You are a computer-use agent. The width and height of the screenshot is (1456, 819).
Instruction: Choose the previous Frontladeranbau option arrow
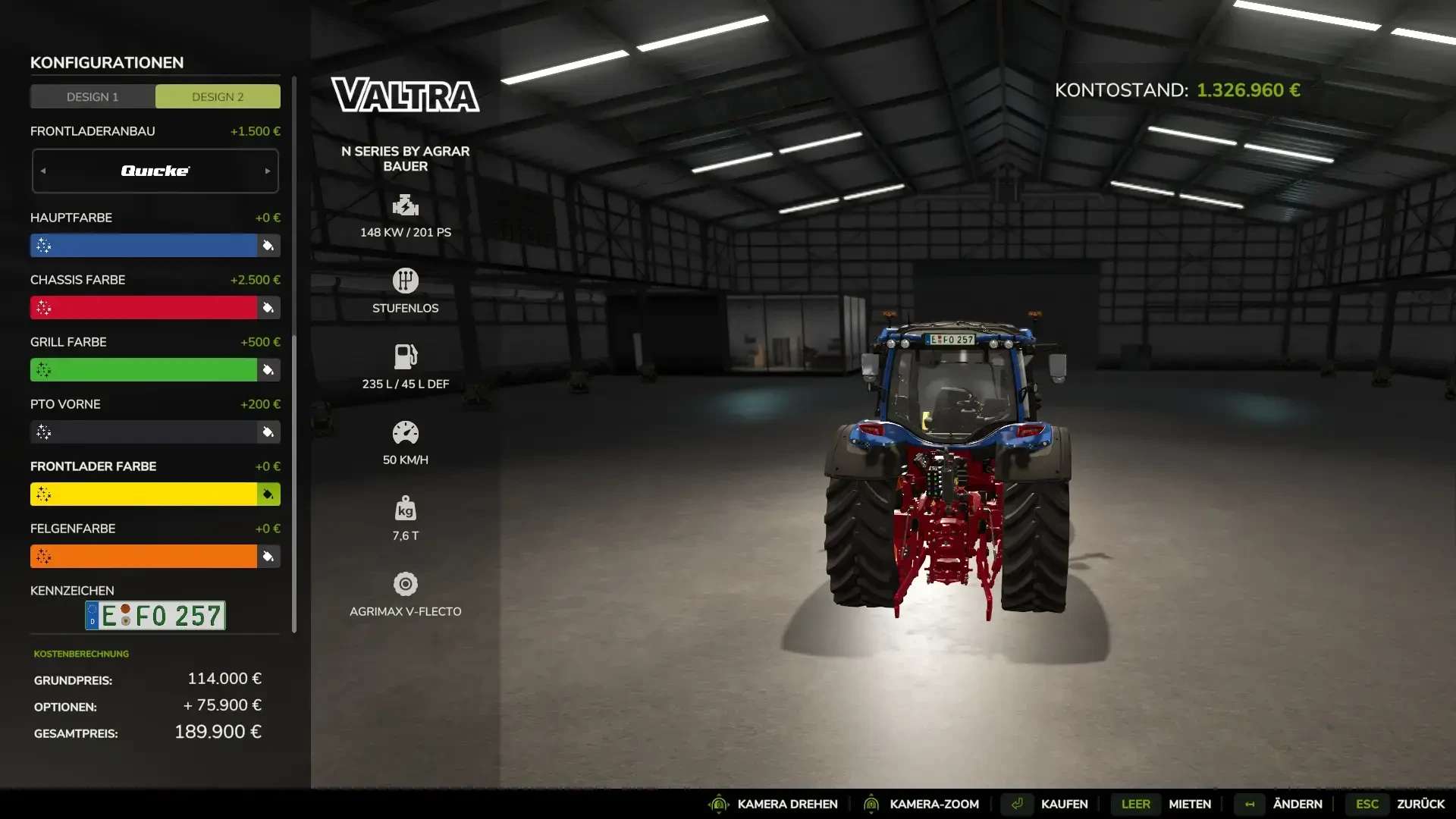click(x=43, y=171)
